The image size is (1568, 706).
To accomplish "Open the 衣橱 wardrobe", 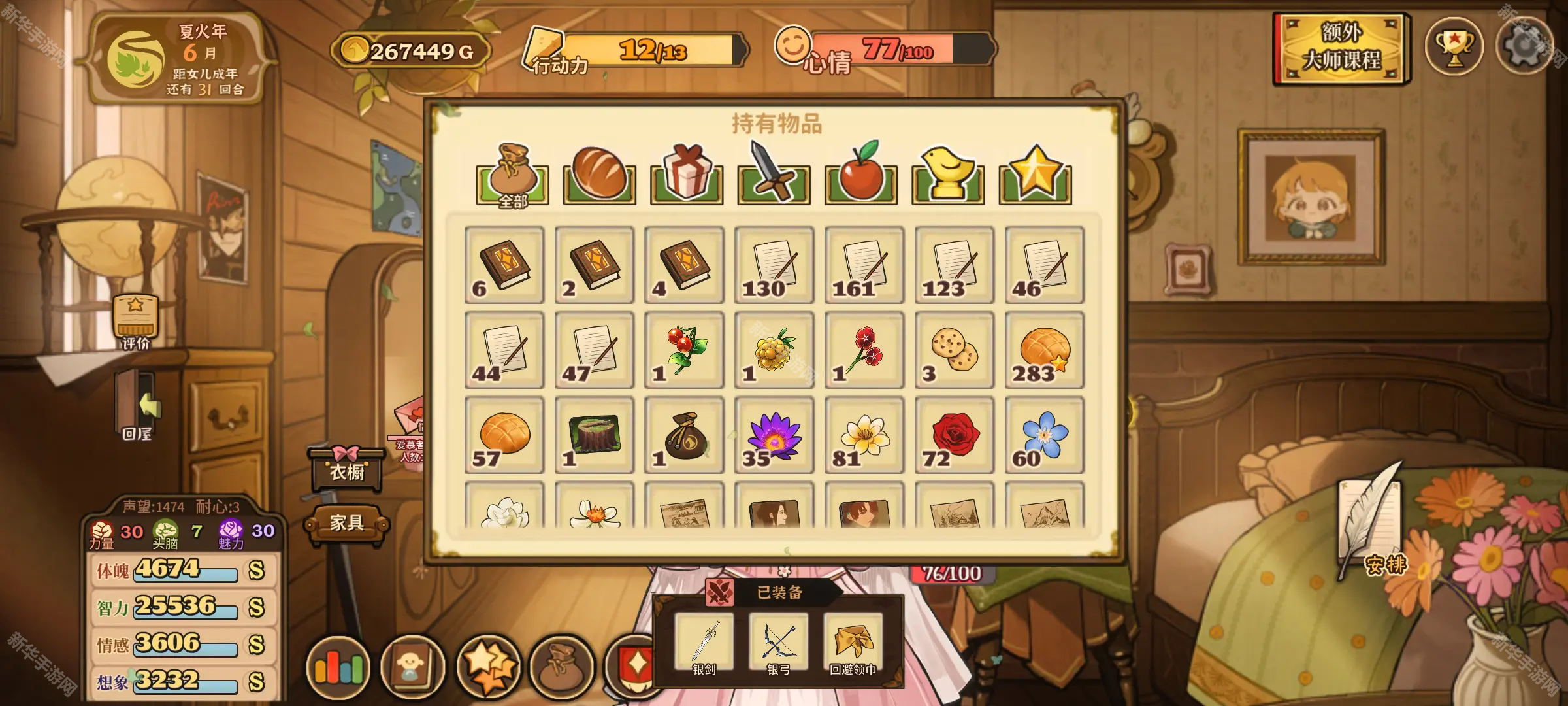I will pos(346,469).
